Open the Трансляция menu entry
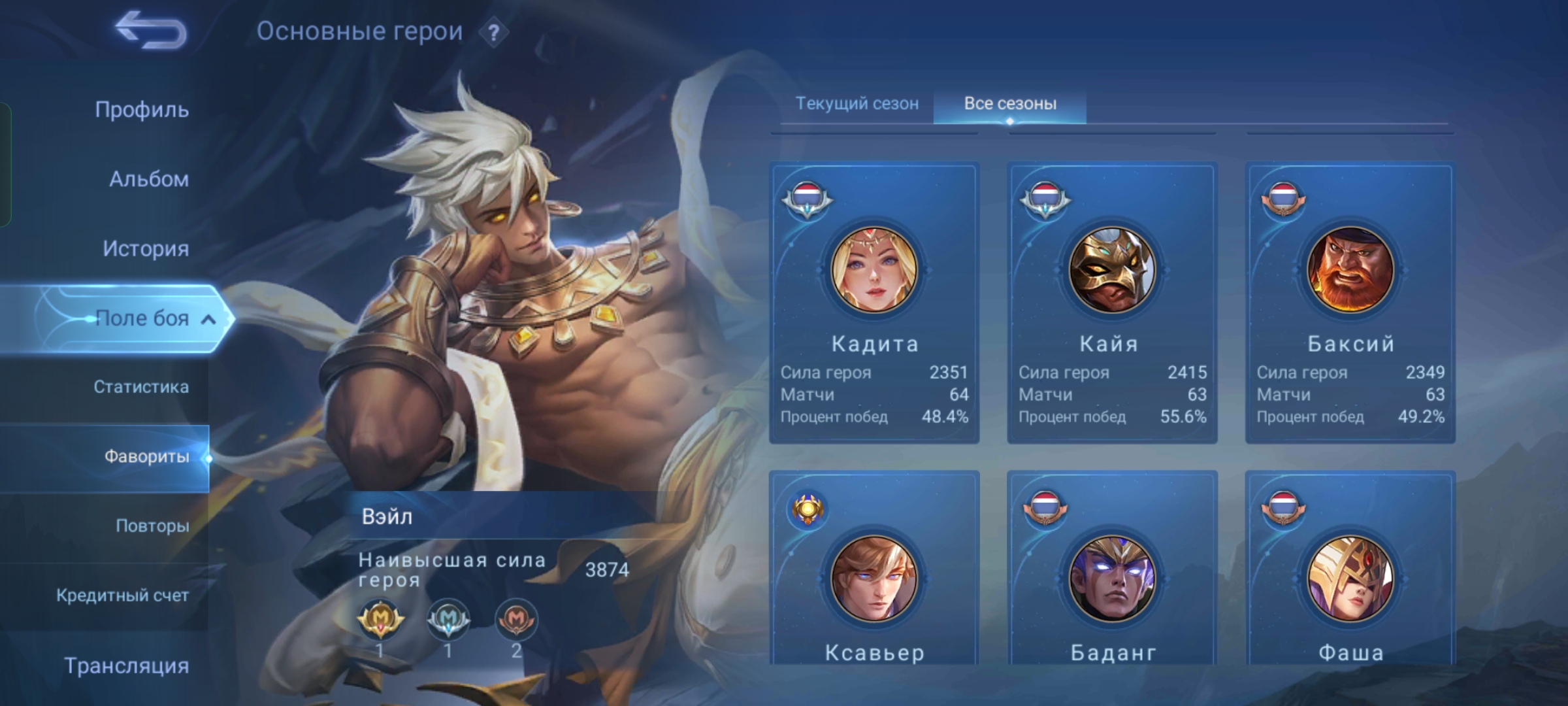 pyautogui.click(x=126, y=665)
